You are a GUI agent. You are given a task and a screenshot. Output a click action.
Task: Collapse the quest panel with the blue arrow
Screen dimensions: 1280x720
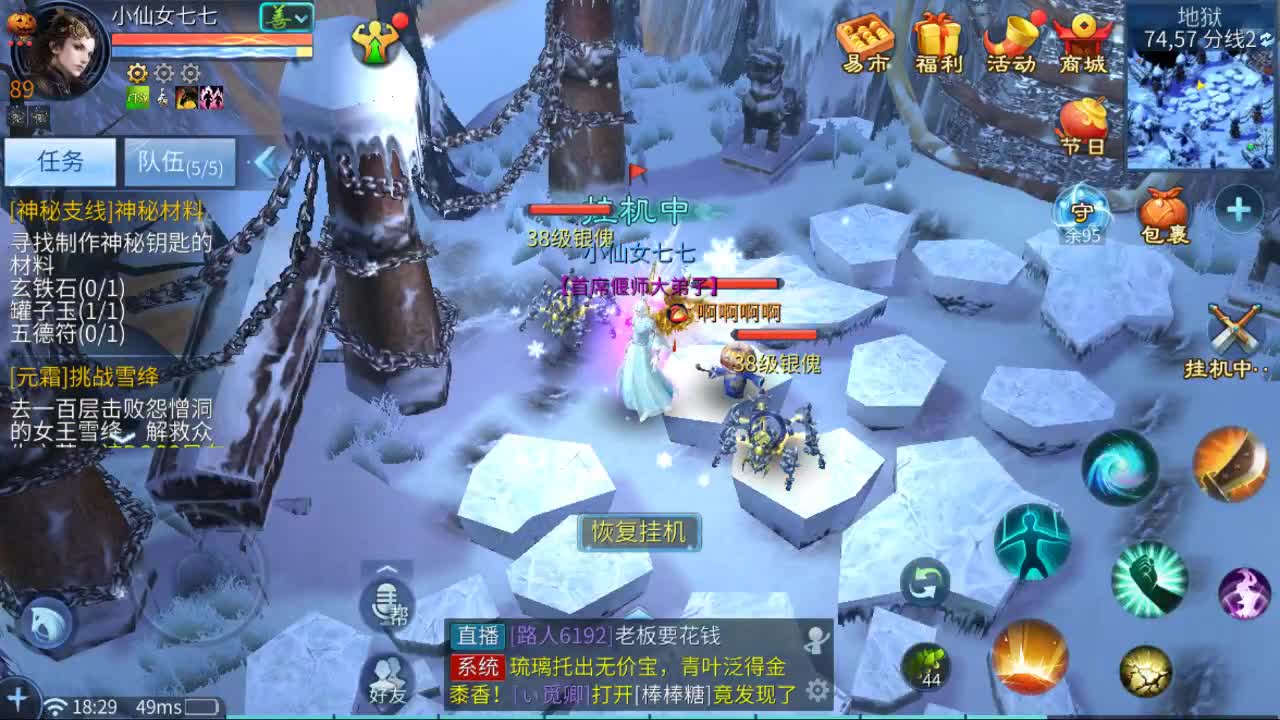tap(266, 162)
